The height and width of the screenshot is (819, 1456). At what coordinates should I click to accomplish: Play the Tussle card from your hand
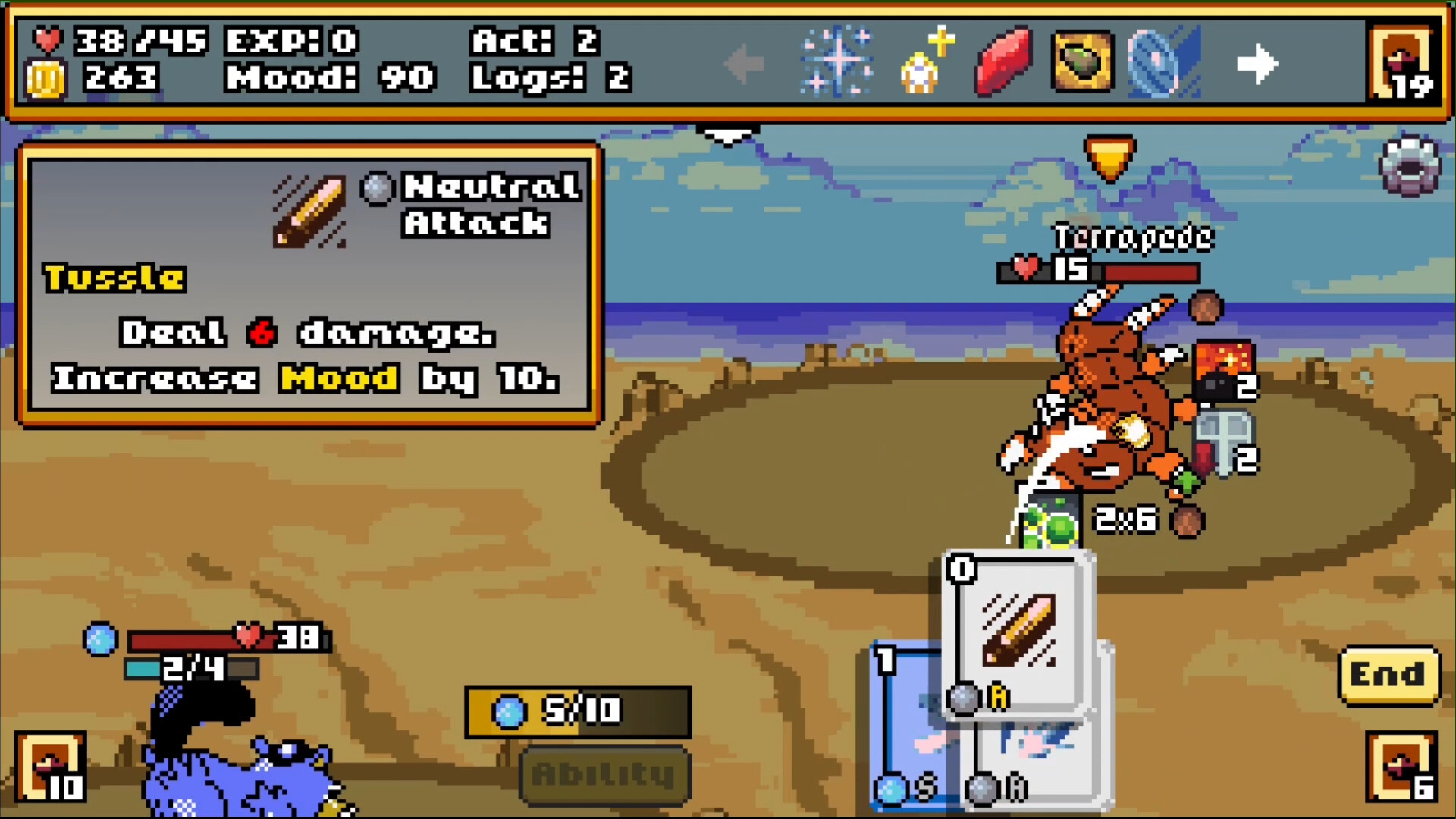(1020, 637)
